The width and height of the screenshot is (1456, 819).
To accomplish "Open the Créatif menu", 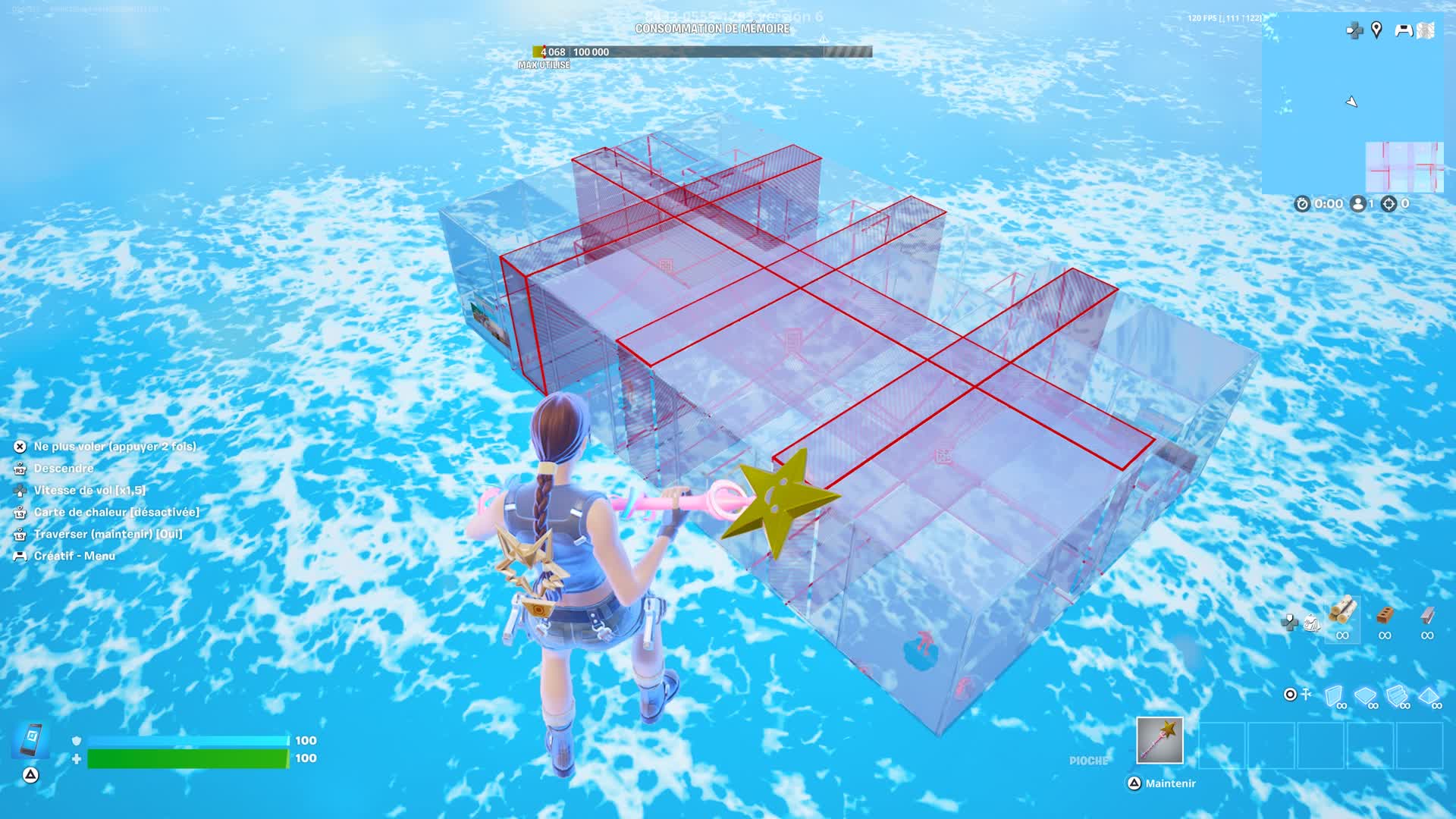I will [74, 555].
